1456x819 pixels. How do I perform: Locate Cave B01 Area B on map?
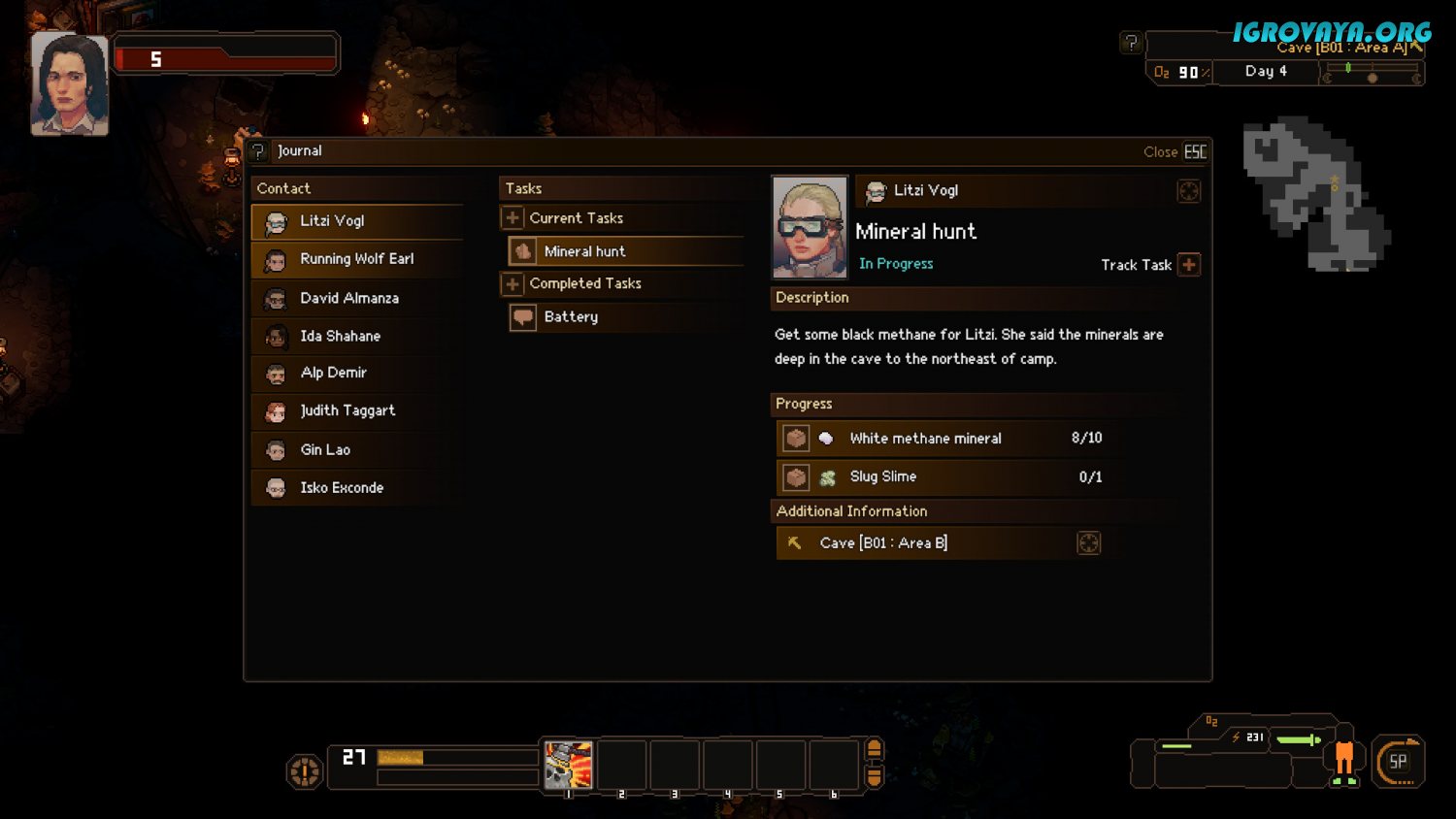1088,543
